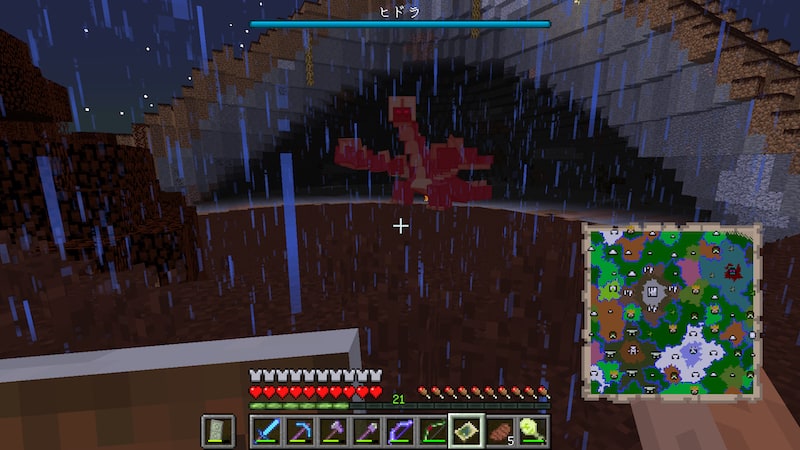Select the red-tipped bow hotbar slot
The width and height of the screenshot is (800, 450).
(x=433, y=431)
